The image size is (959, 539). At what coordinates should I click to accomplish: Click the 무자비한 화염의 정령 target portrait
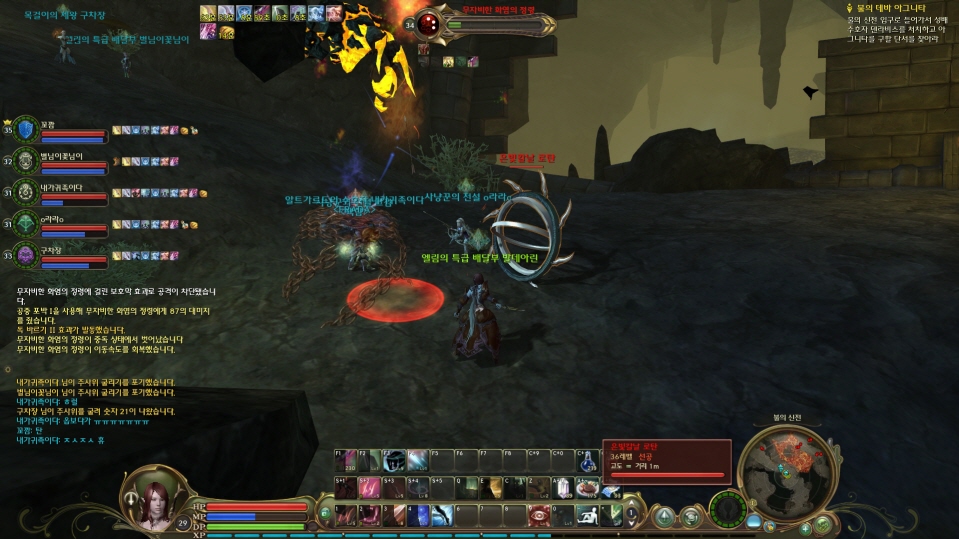(x=428, y=23)
